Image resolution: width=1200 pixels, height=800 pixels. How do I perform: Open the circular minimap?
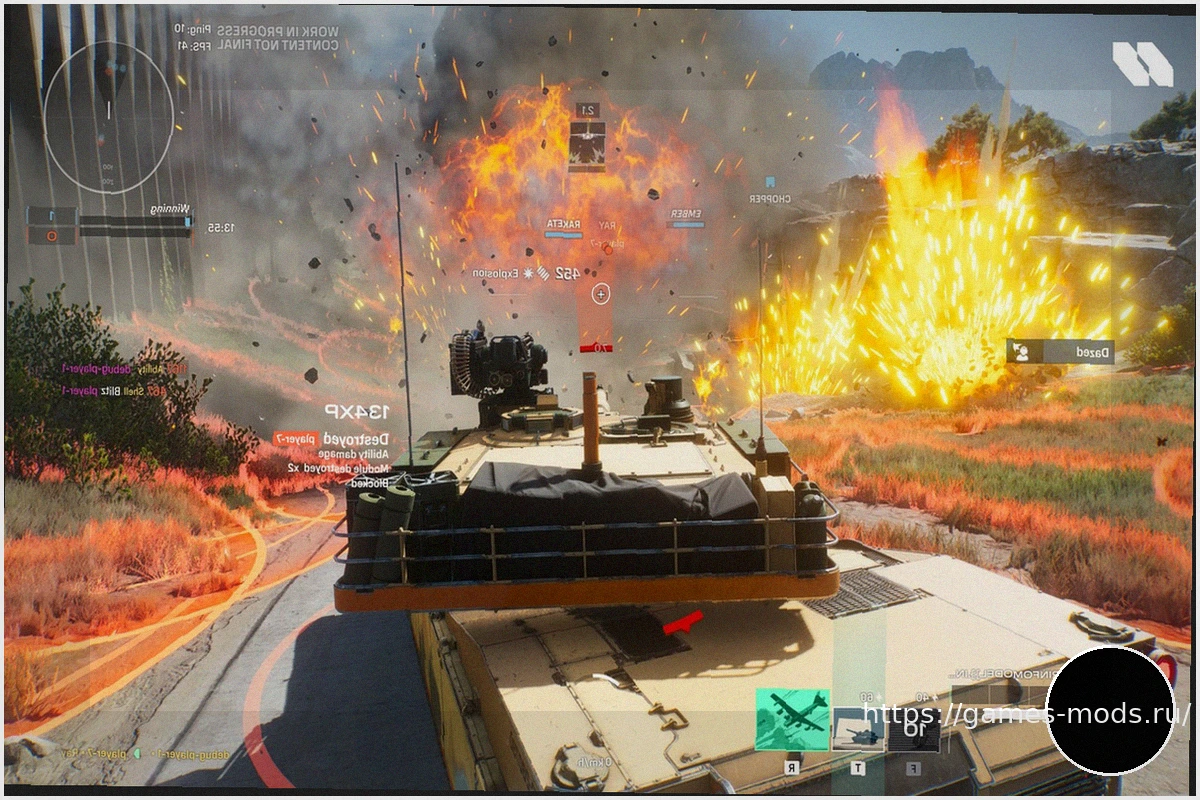tap(108, 118)
